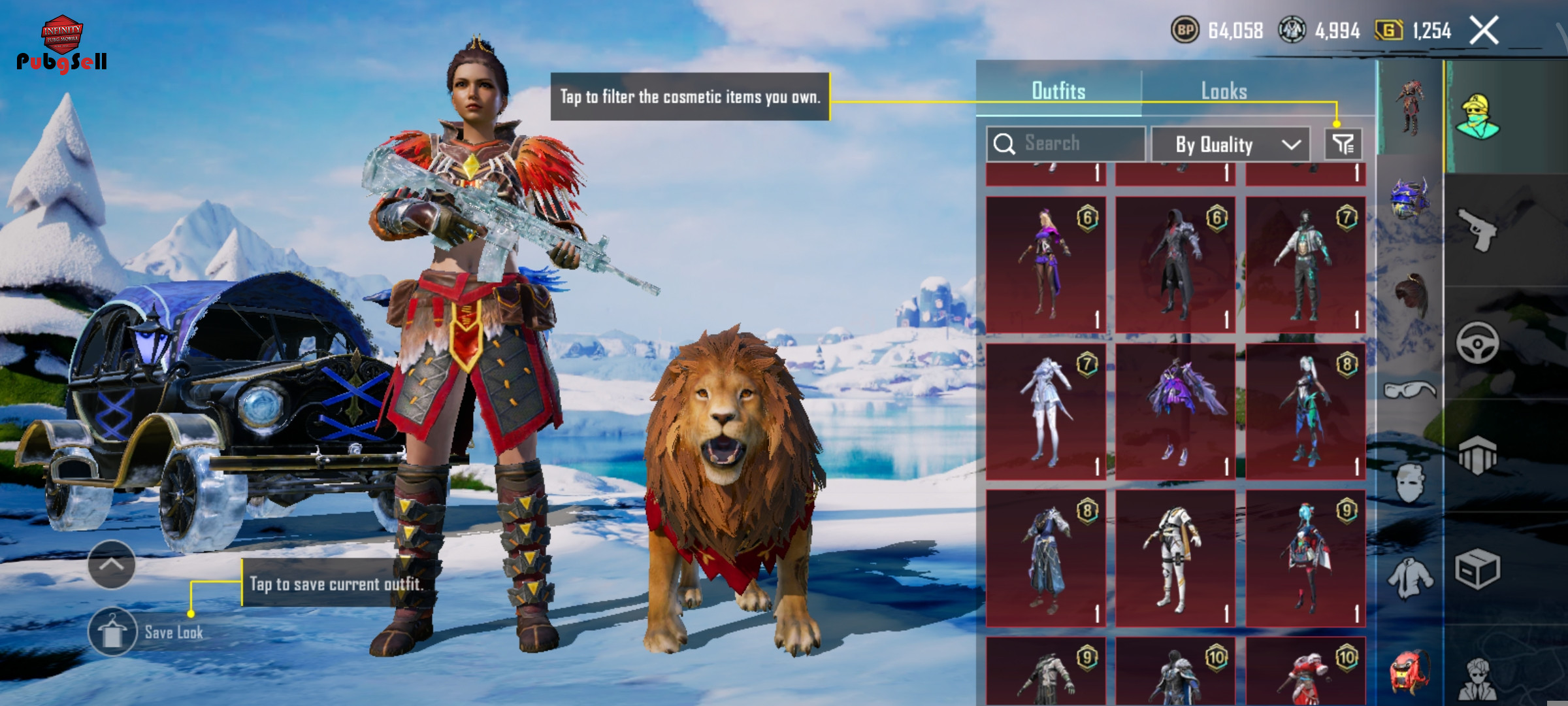Screen dimensions: 1568x706
Task: Switch to the Looks tab
Action: [x=1224, y=92]
